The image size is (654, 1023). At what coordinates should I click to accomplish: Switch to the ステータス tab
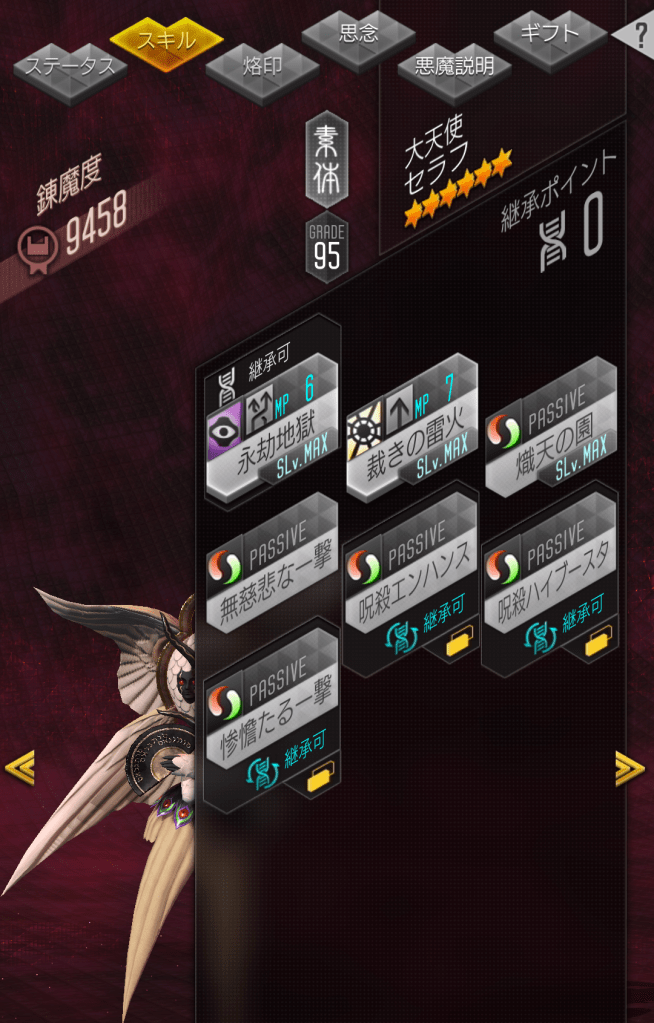tap(70, 67)
